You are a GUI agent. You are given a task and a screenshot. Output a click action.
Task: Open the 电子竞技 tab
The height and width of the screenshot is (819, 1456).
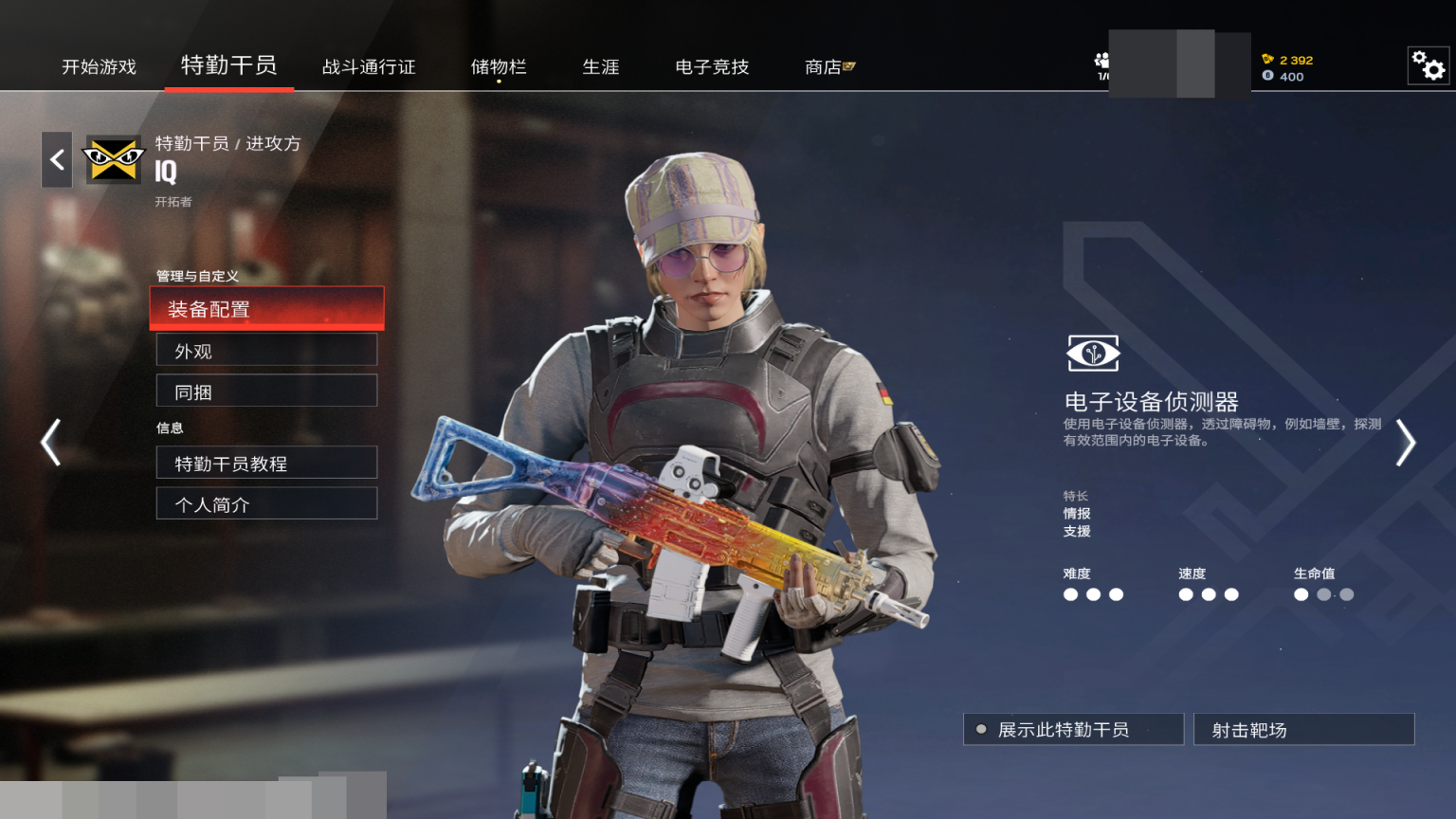pos(712,66)
